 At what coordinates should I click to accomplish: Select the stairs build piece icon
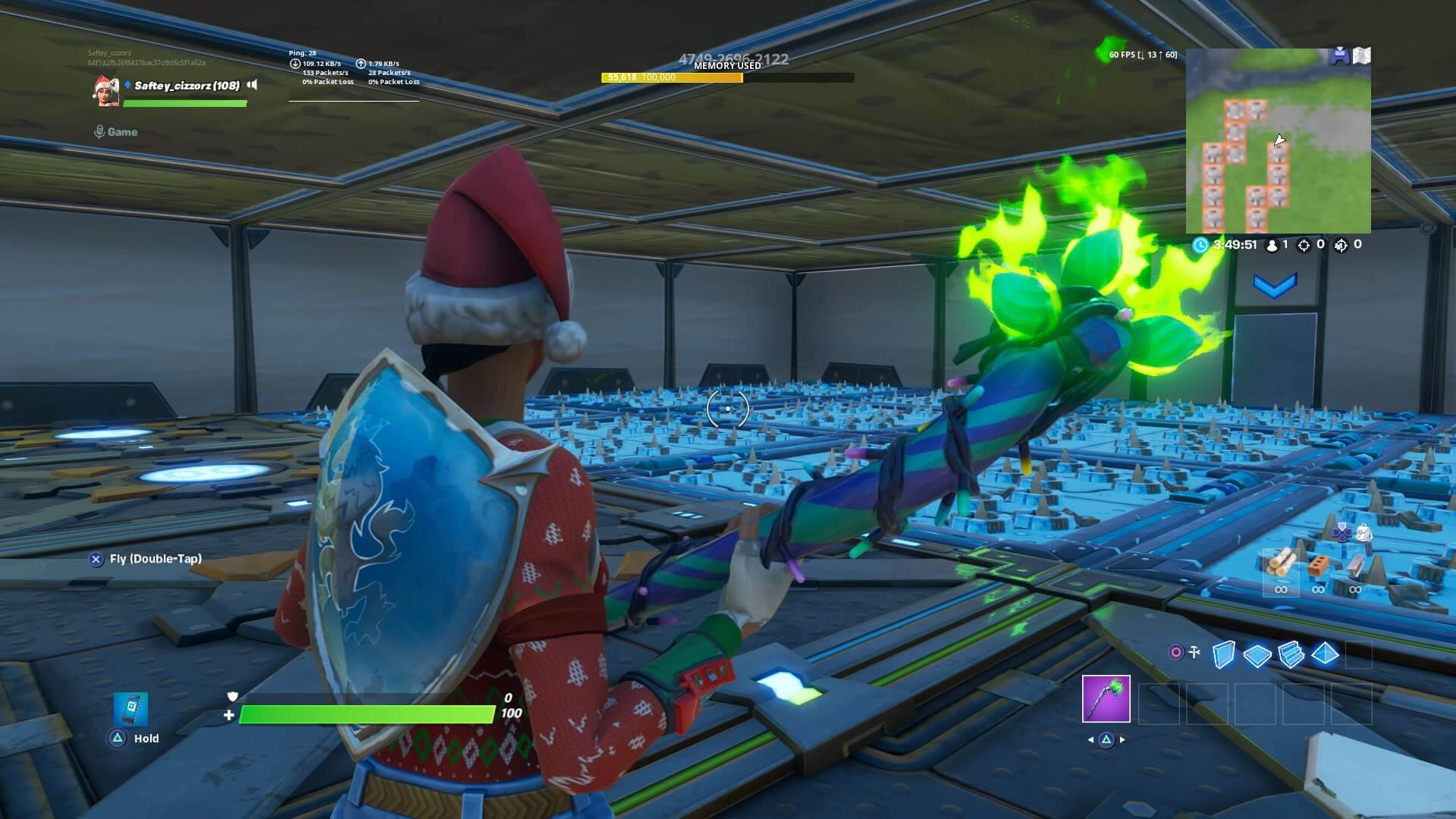pyautogui.click(x=1291, y=654)
